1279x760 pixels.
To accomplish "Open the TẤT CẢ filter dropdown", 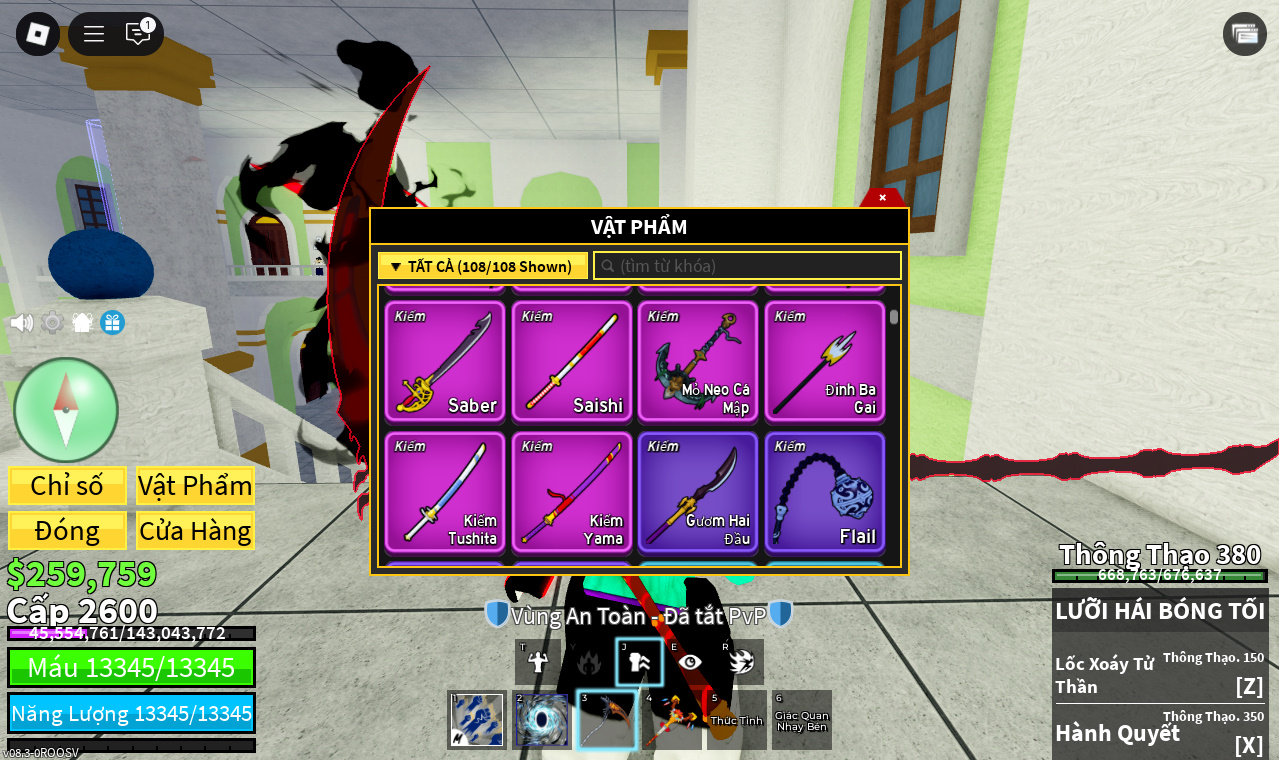I will click(x=482, y=266).
